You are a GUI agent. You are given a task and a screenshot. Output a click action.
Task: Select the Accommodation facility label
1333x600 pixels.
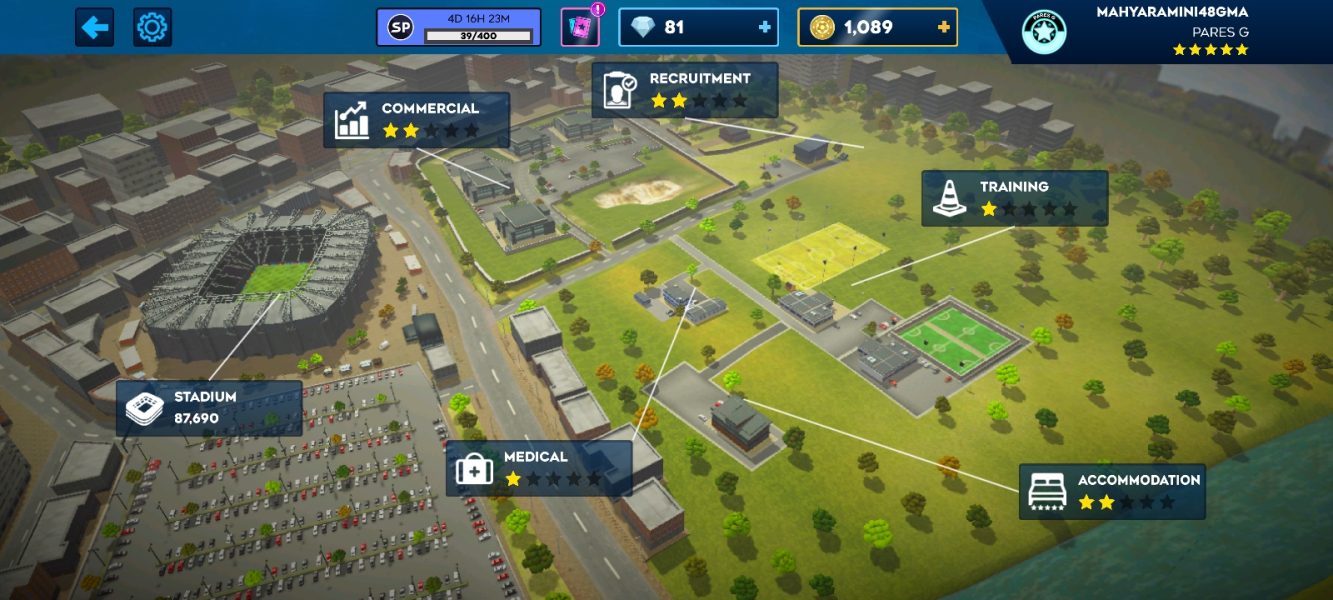(x=1112, y=491)
